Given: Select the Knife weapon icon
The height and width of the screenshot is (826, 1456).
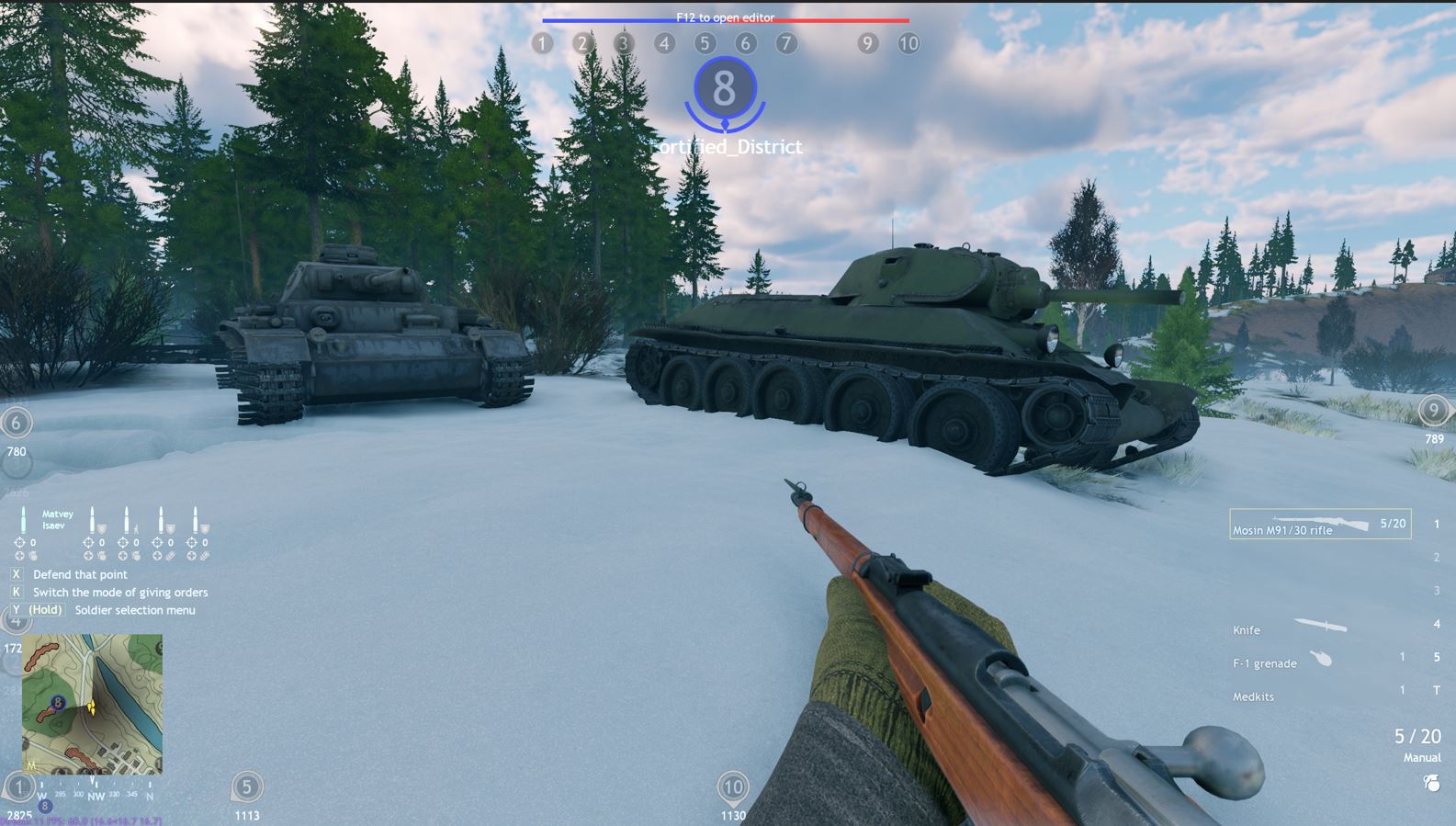Looking at the screenshot, I should point(1323,625).
